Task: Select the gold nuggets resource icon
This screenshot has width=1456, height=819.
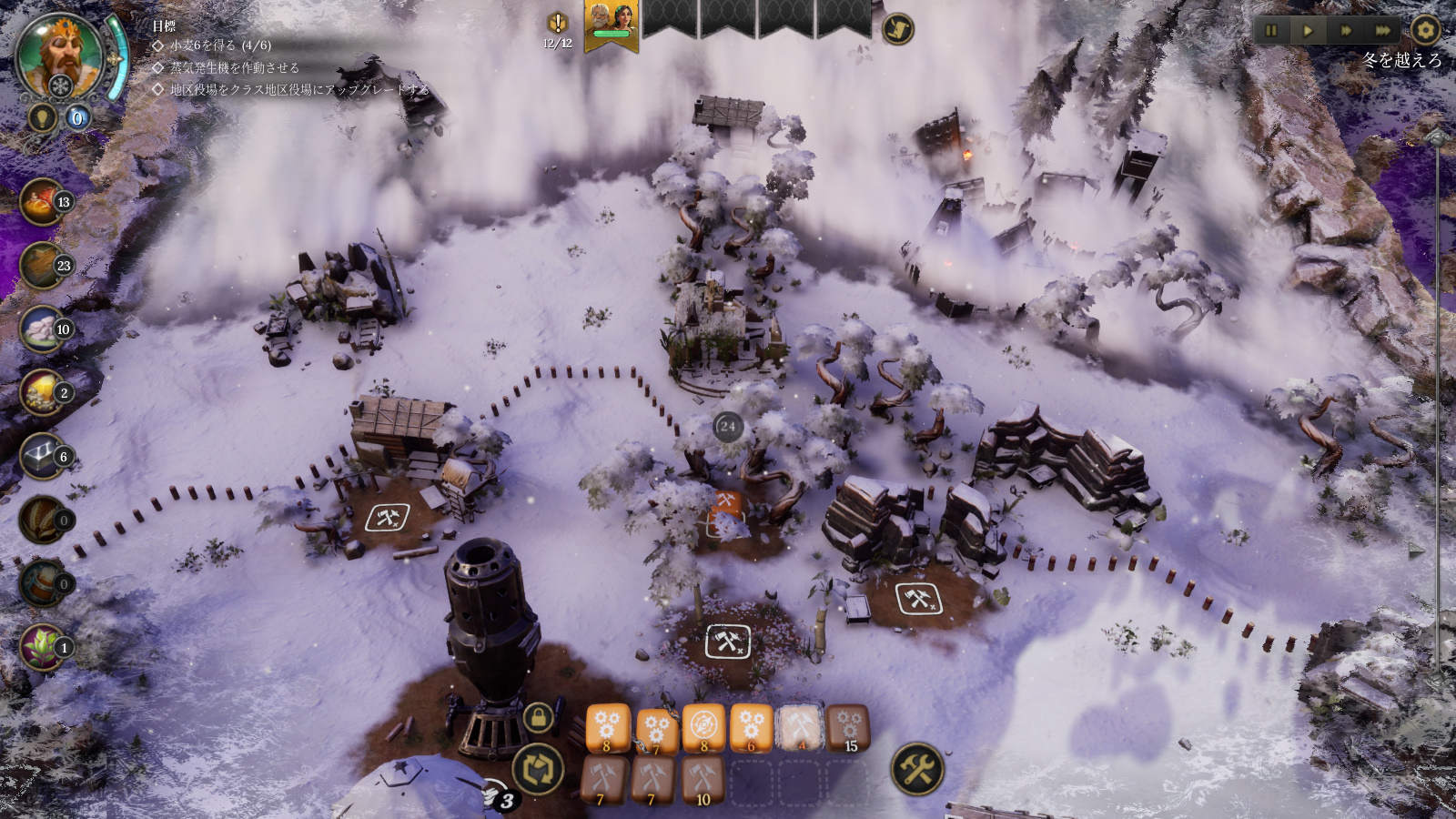Action: coord(43,393)
